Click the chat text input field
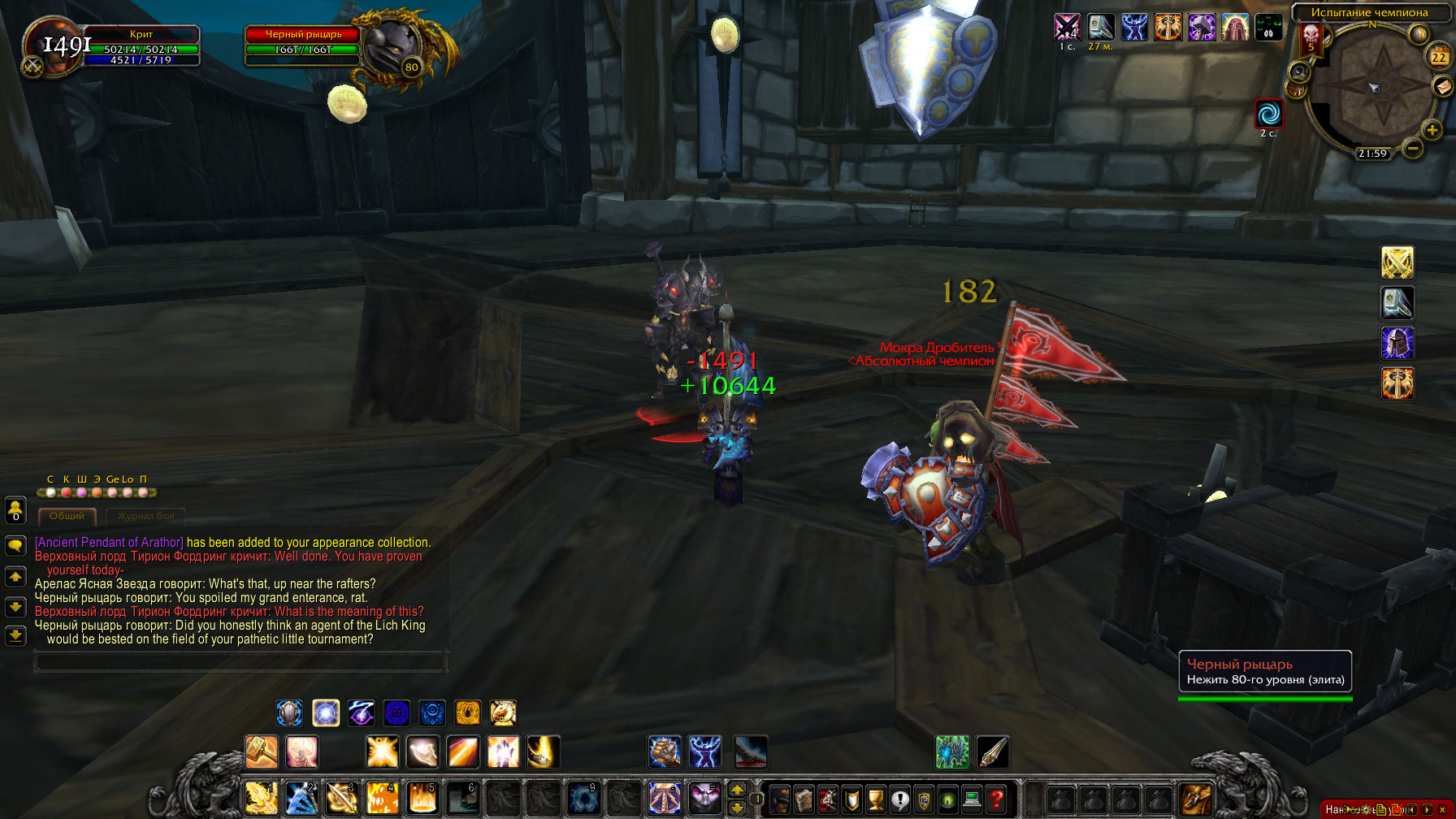The image size is (1456, 819). (239, 662)
